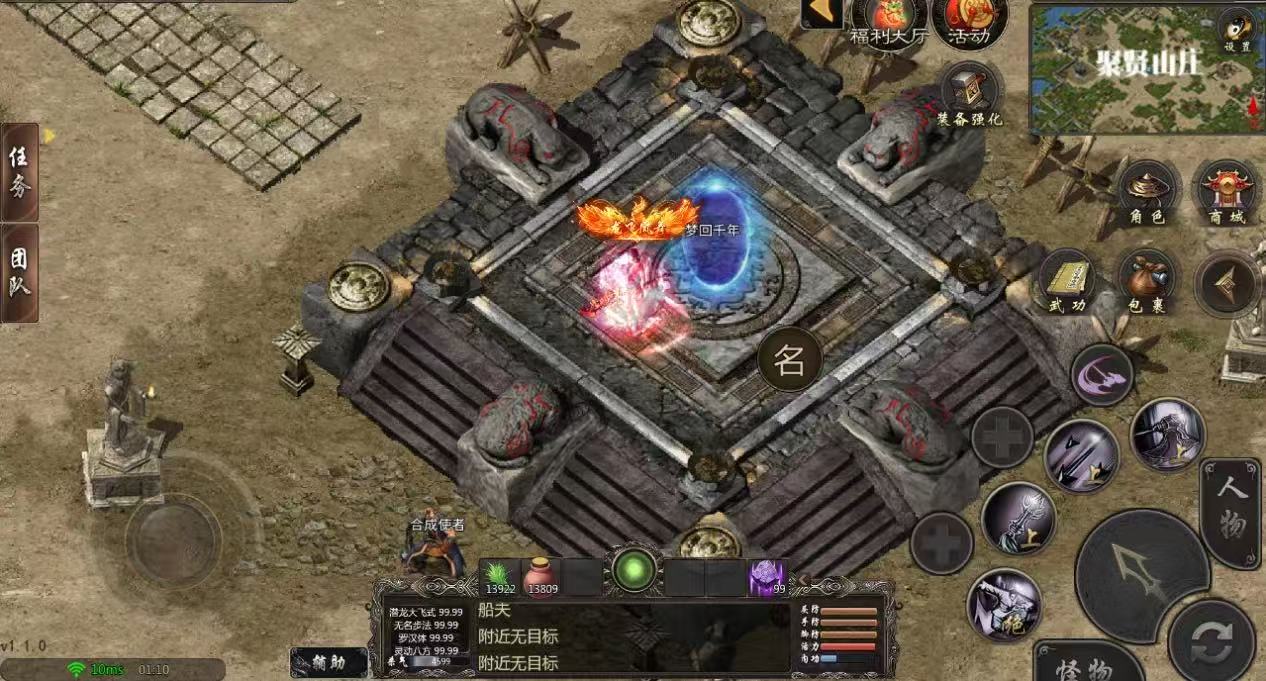Click the 怪物 target monsters button
Screen dimensions: 1266x681
tap(1086, 664)
